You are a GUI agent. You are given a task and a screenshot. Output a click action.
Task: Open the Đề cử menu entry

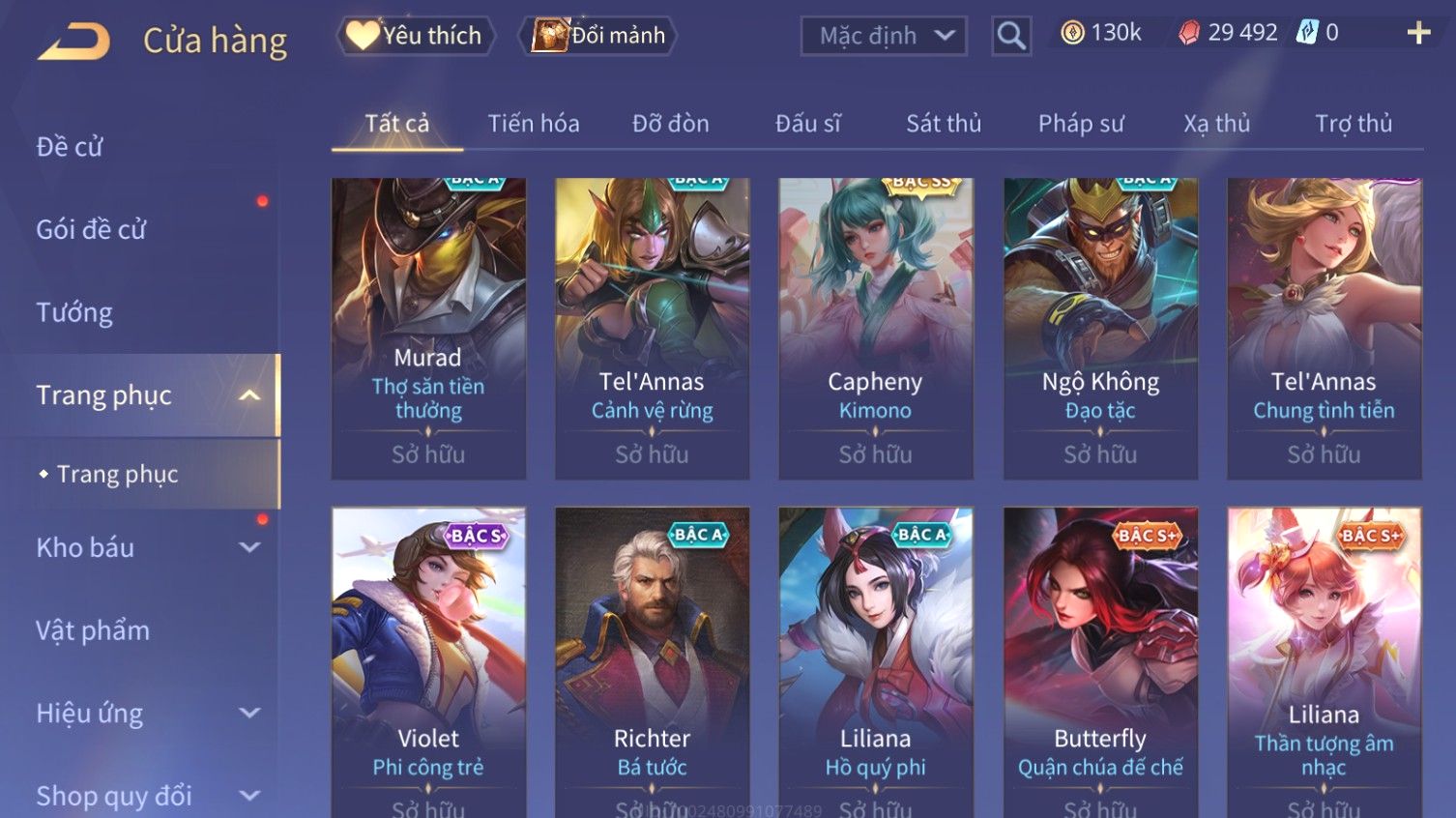pyautogui.click(x=70, y=147)
